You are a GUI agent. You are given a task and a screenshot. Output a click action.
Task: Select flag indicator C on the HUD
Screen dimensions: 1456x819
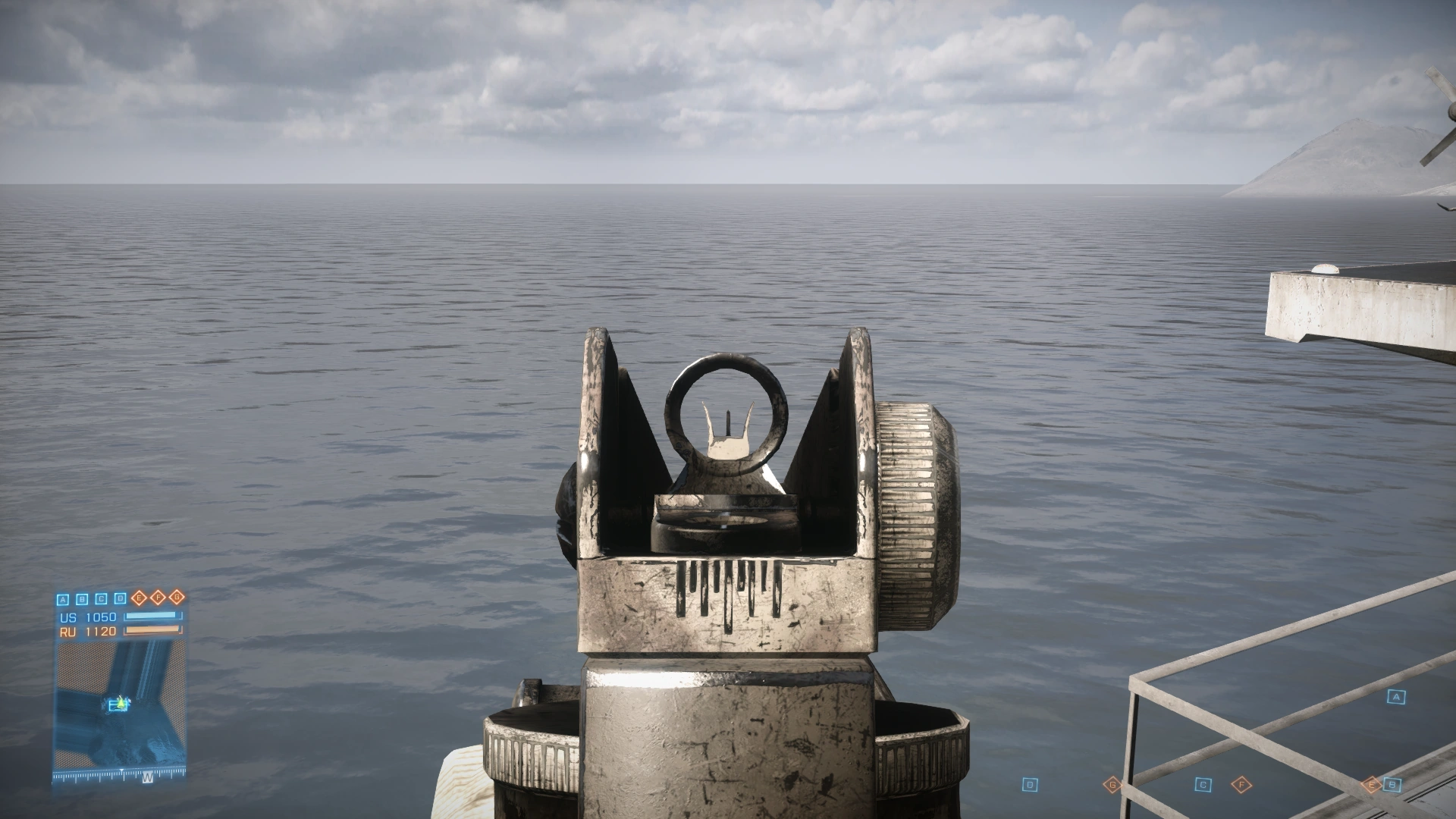tap(100, 599)
